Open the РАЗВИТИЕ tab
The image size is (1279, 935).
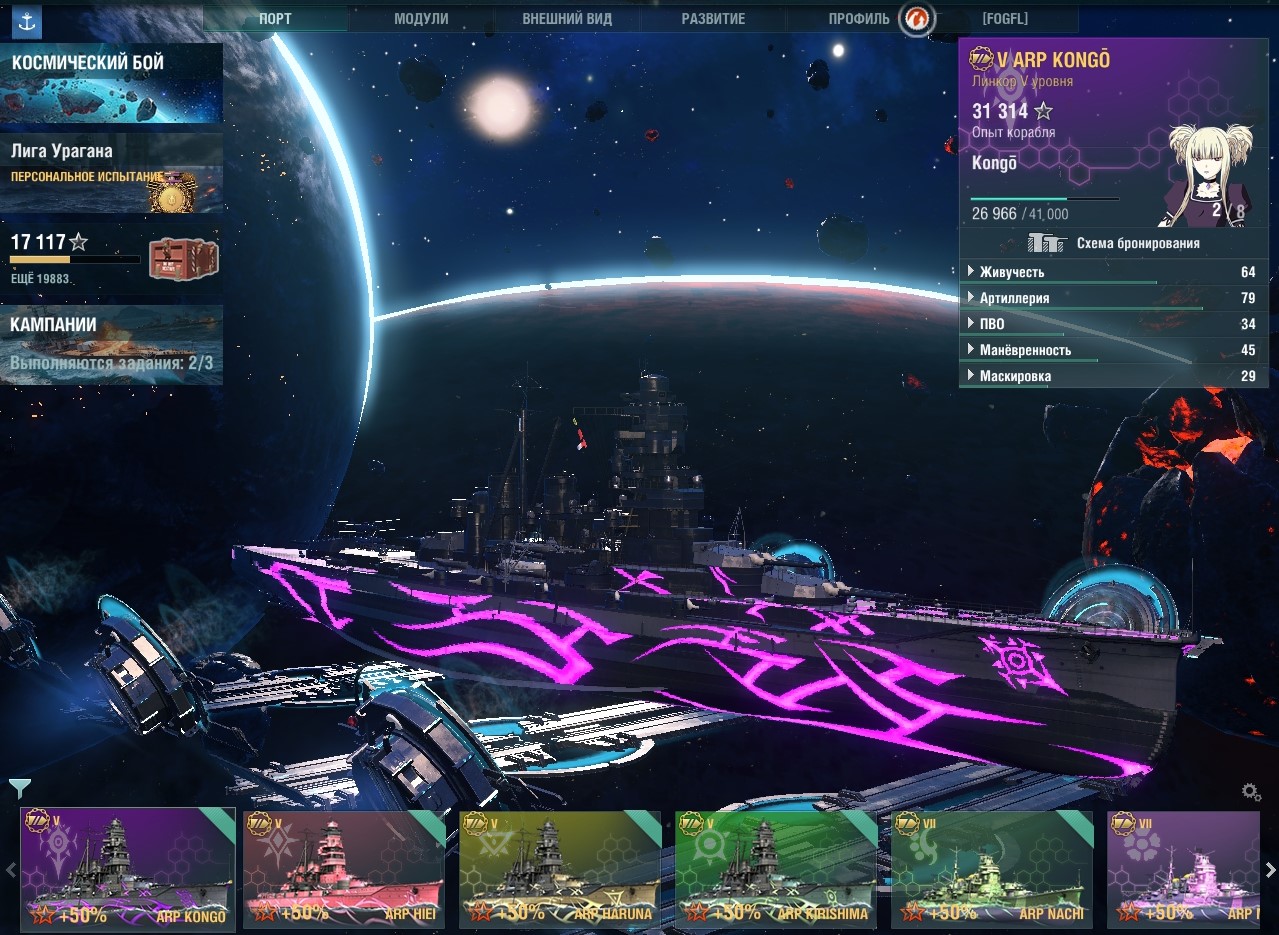(x=713, y=19)
